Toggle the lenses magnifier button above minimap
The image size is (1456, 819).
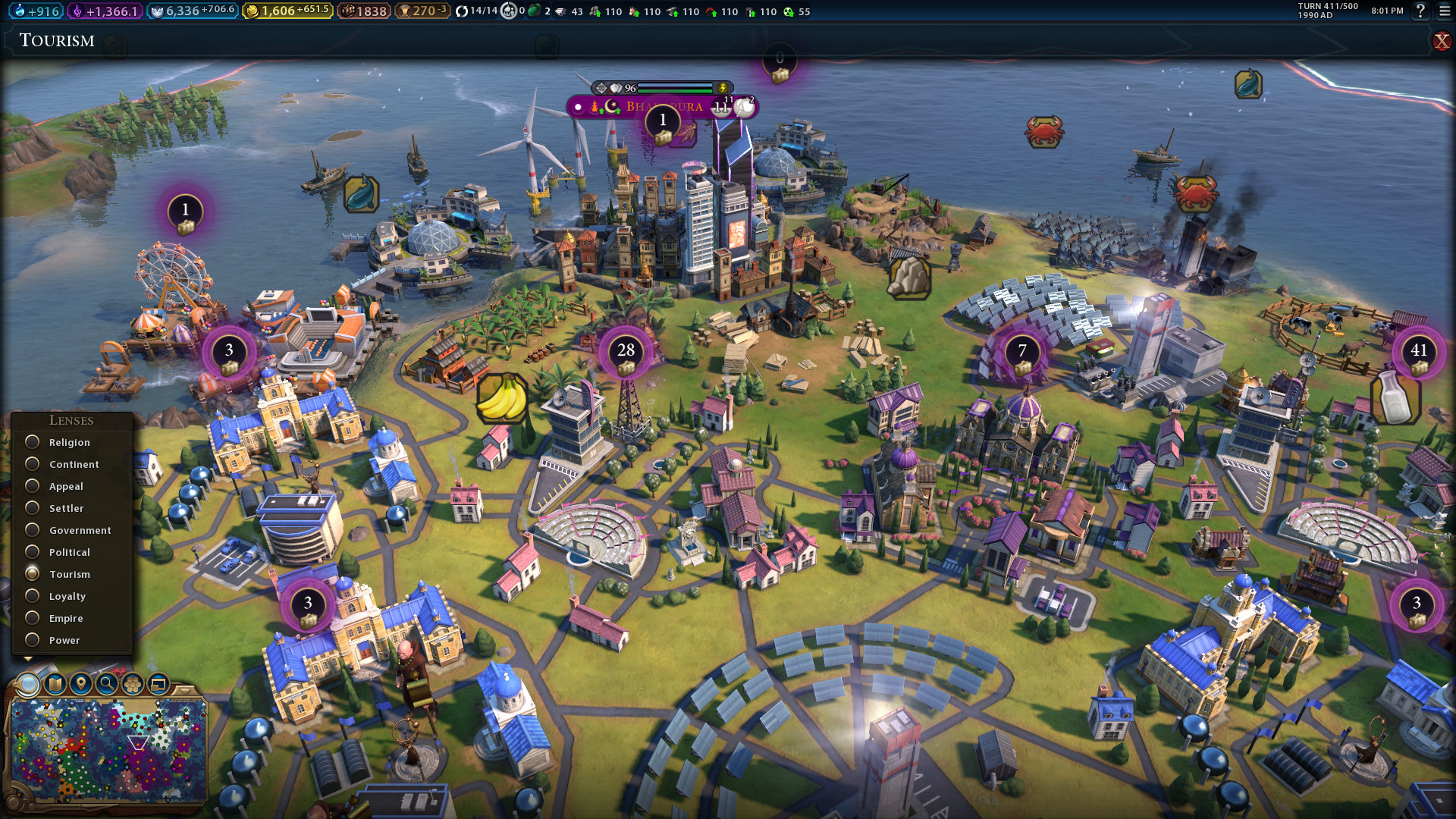point(28,684)
